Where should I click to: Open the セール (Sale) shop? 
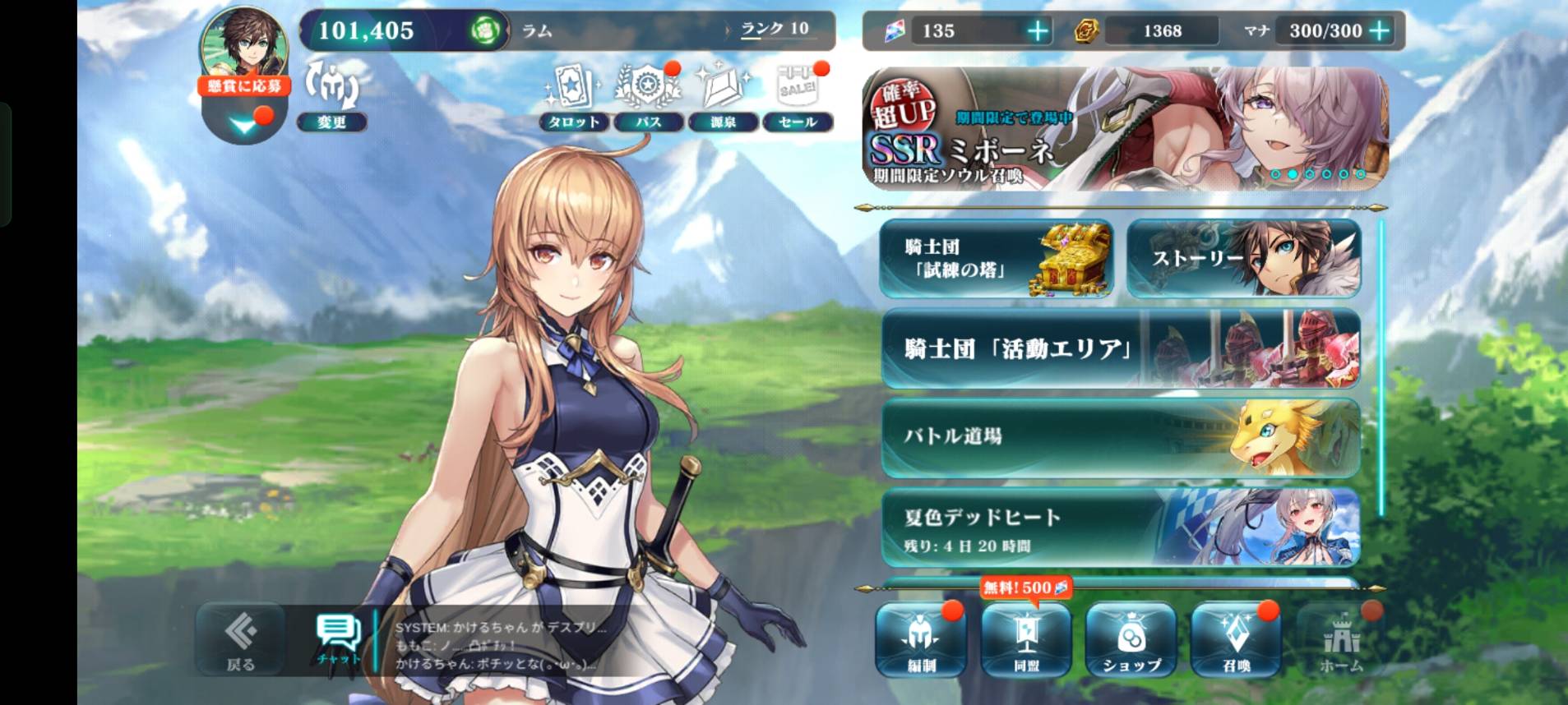[798, 99]
